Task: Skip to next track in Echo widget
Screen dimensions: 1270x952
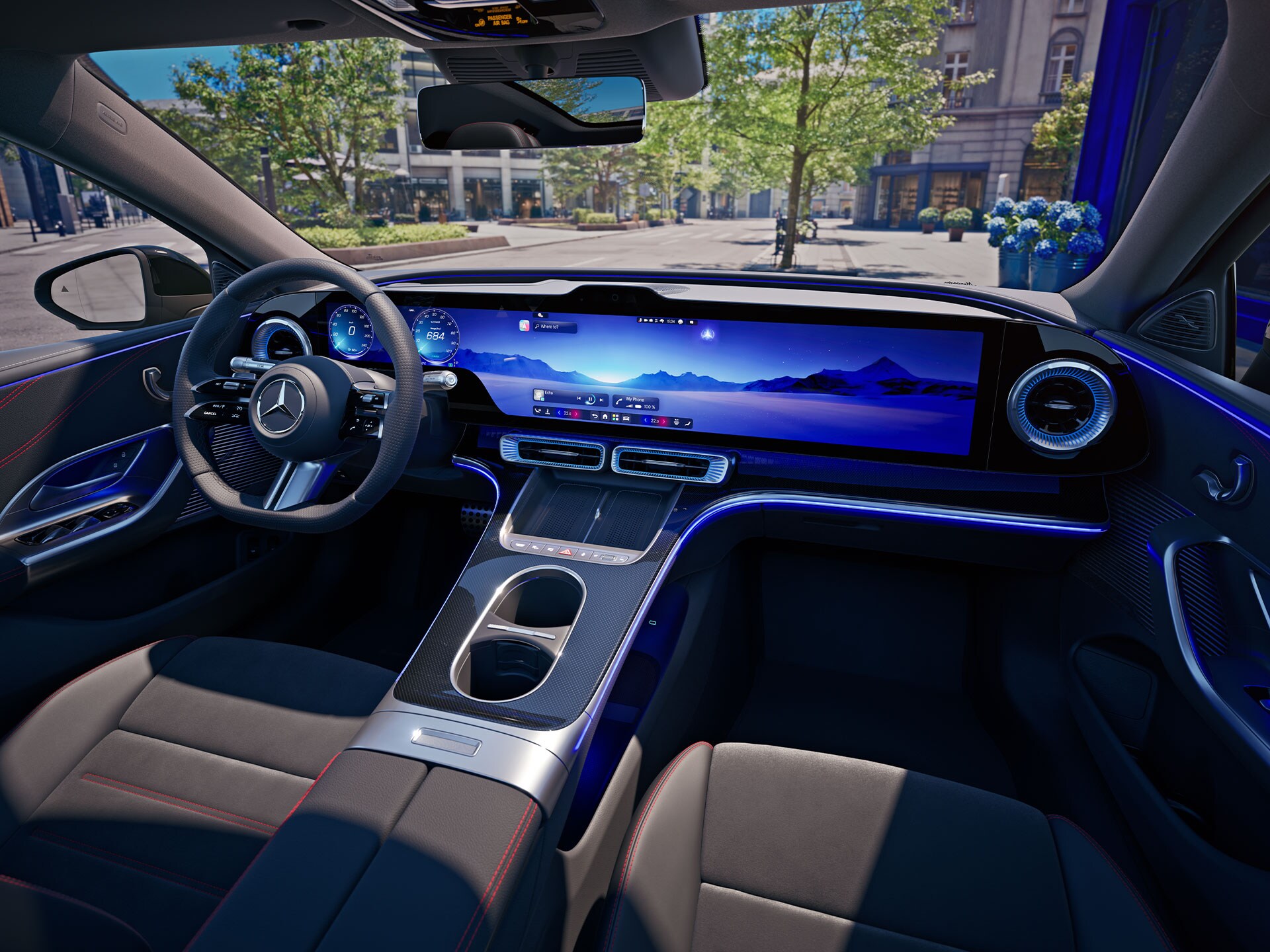Action: click(x=601, y=399)
